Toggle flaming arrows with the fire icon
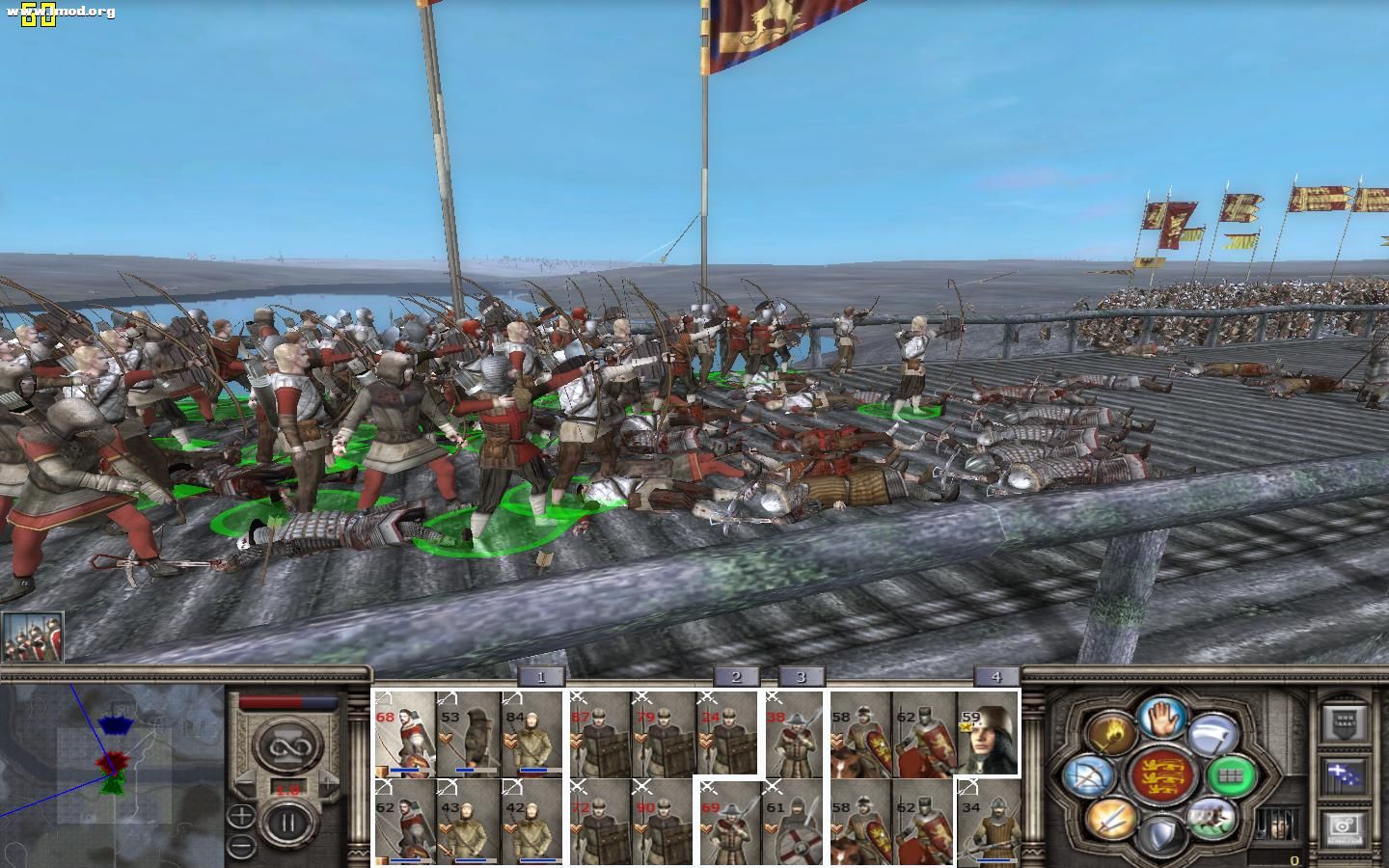This screenshot has height=868, width=1389. (1111, 734)
